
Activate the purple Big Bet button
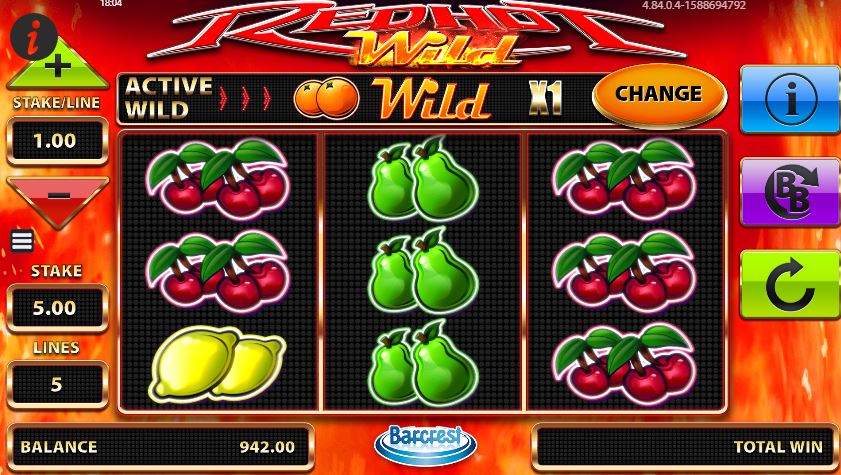point(789,191)
